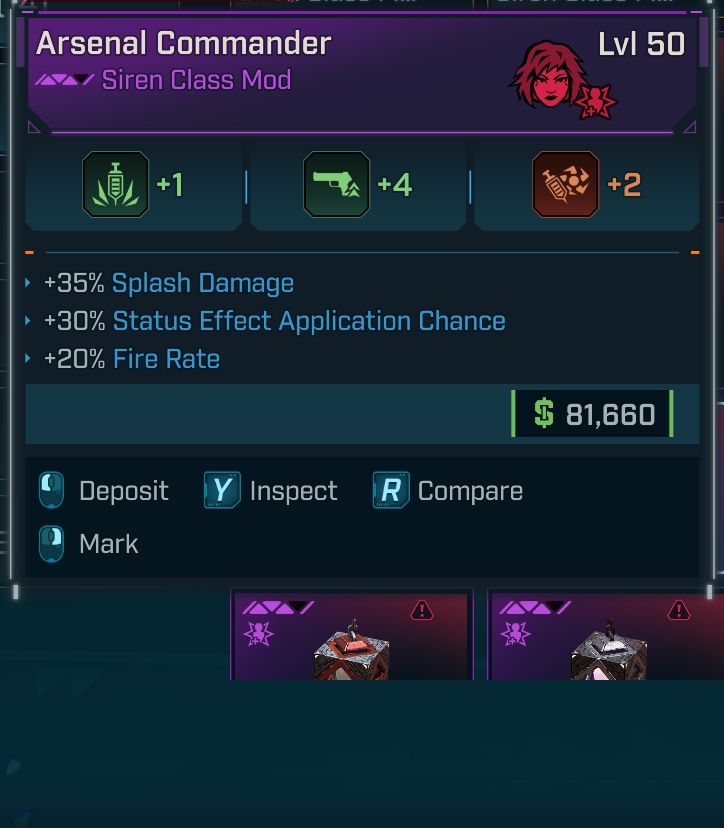Select the pale grey class mod inventory slot
The height and width of the screenshot is (828, 724).
click(606, 636)
